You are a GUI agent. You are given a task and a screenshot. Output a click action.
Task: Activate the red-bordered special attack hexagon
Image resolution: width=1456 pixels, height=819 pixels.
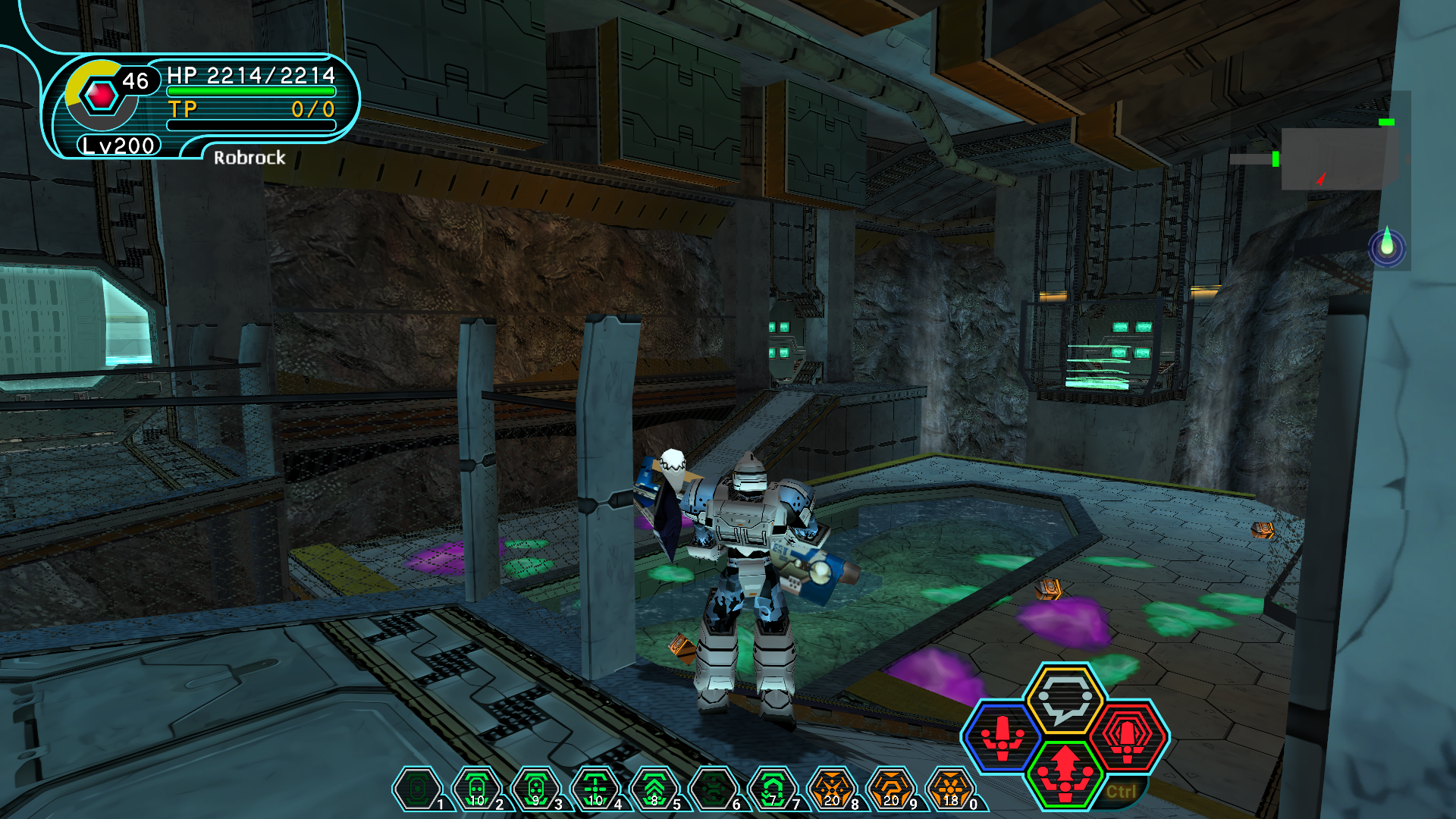tap(1128, 737)
